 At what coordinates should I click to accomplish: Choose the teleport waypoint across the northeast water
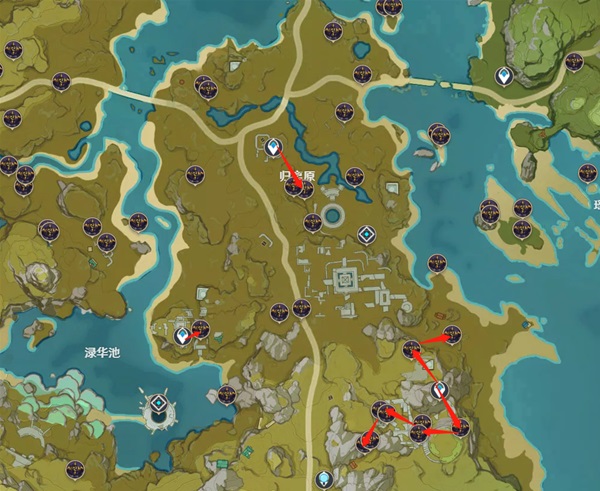pyautogui.click(x=506, y=75)
